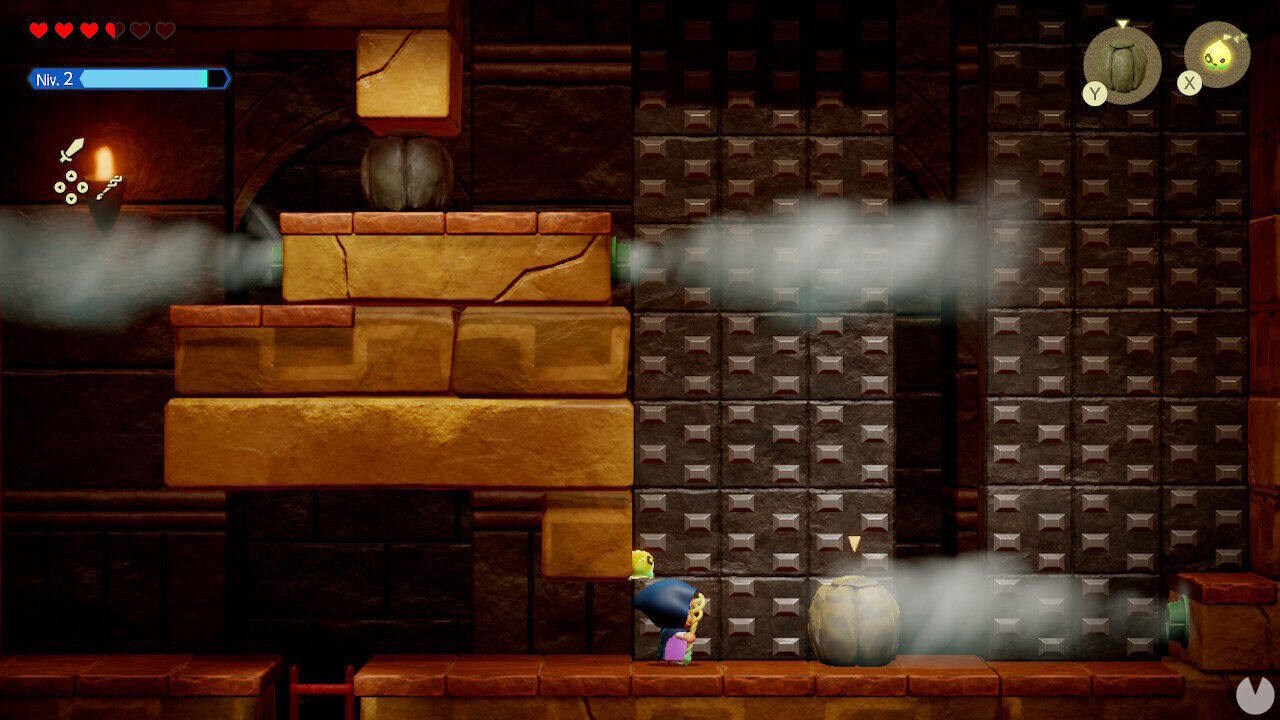Select the sword icon in the HUD

(72, 150)
